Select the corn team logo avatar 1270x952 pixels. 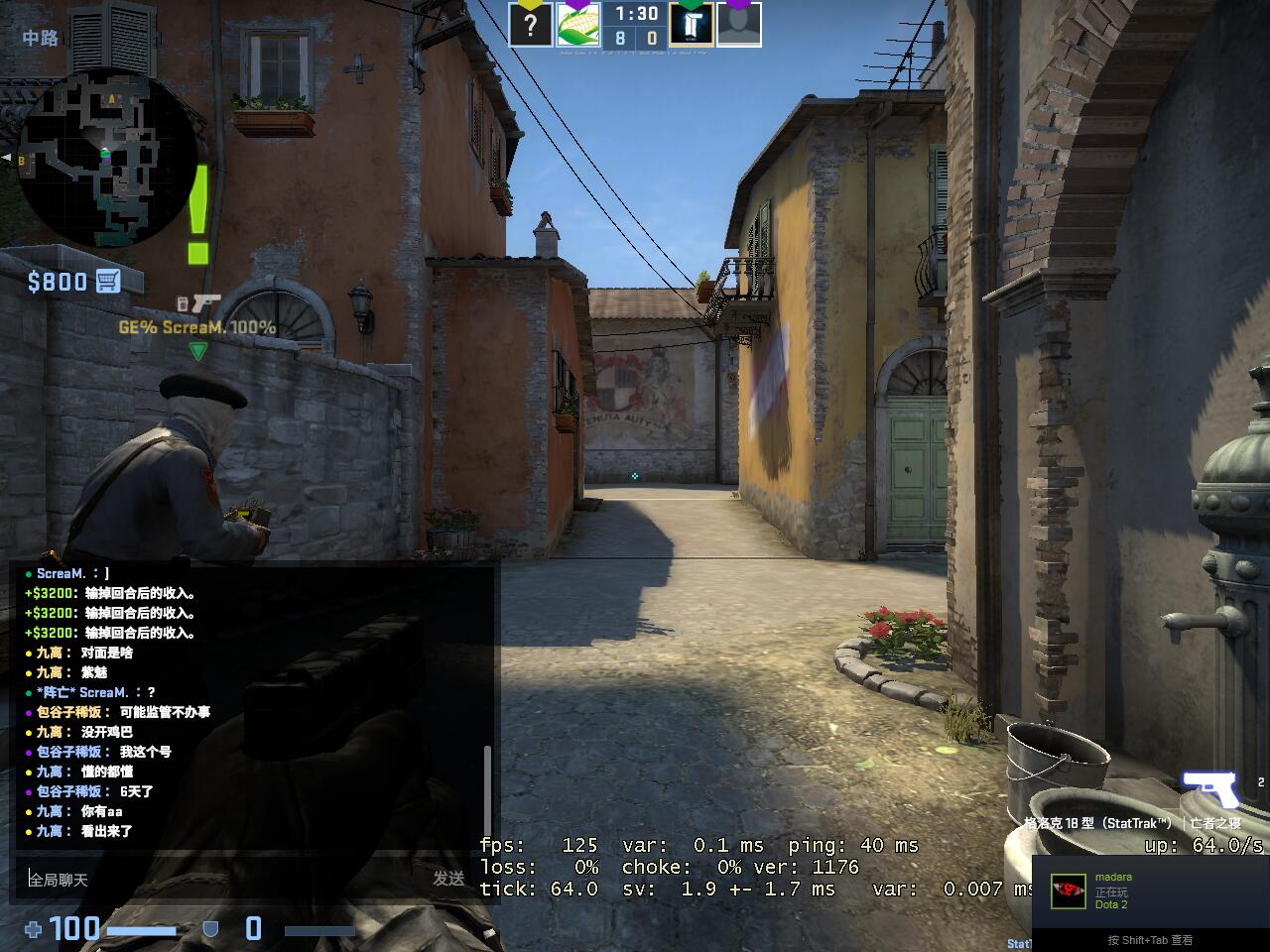pos(577,25)
